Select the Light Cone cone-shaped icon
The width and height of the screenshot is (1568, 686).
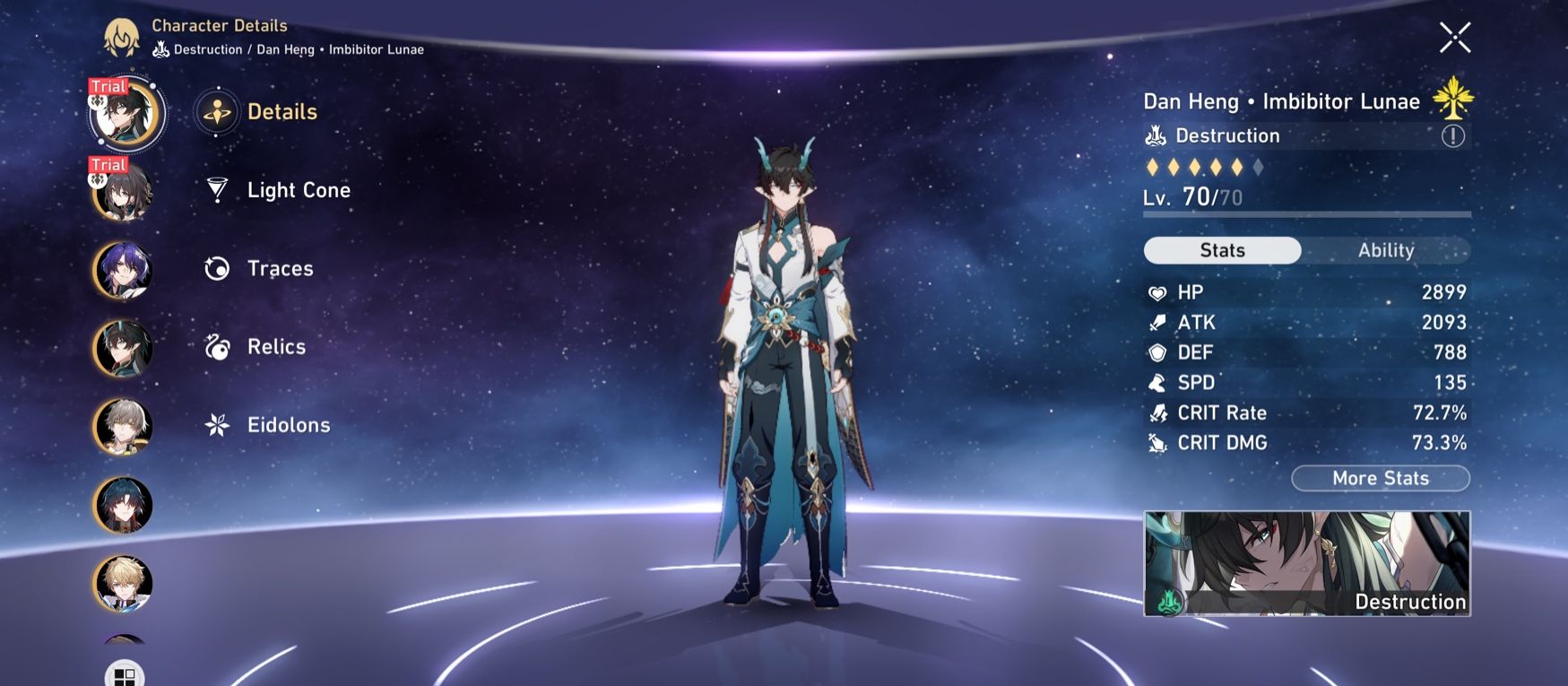(x=215, y=189)
